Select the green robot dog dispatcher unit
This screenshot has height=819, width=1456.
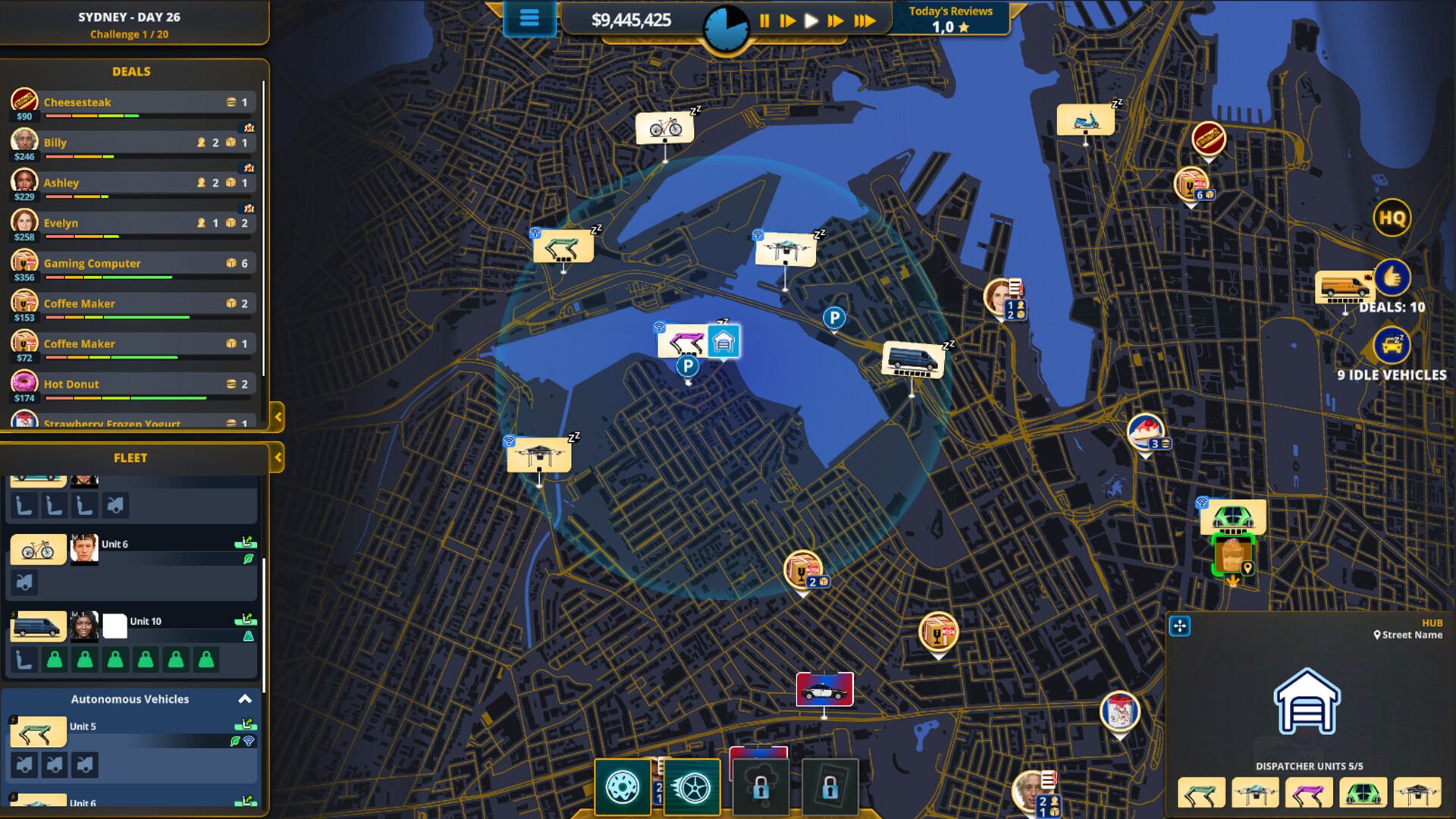pos(1202,793)
